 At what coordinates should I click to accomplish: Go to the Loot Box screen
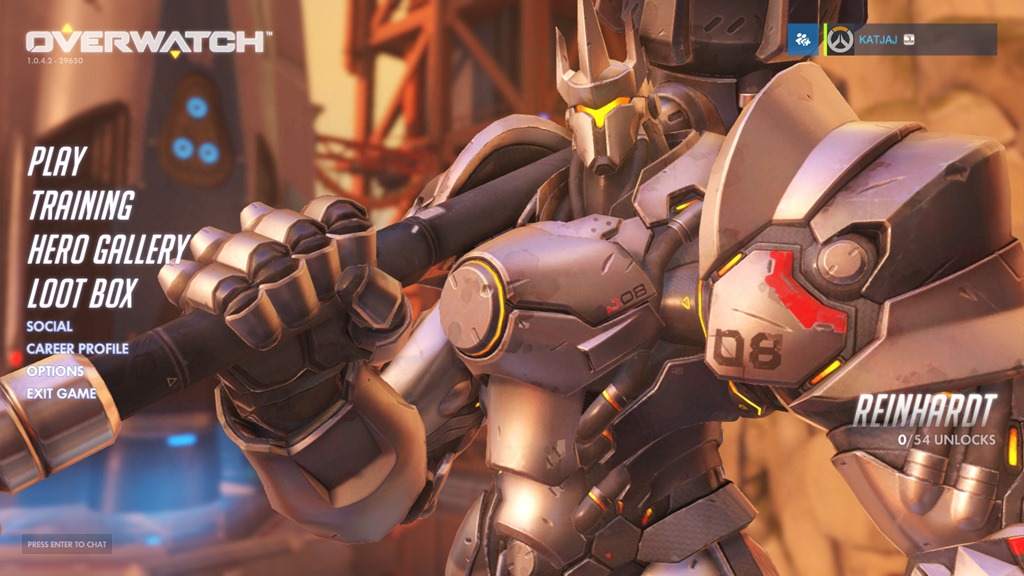coord(82,293)
